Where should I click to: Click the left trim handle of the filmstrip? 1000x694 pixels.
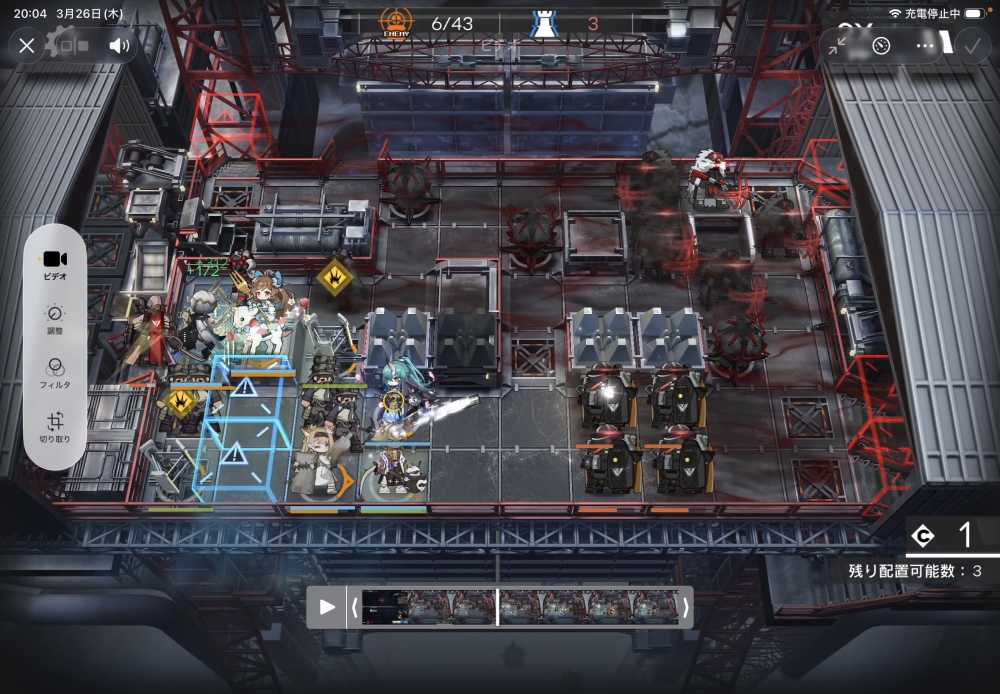pyautogui.click(x=354, y=607)
